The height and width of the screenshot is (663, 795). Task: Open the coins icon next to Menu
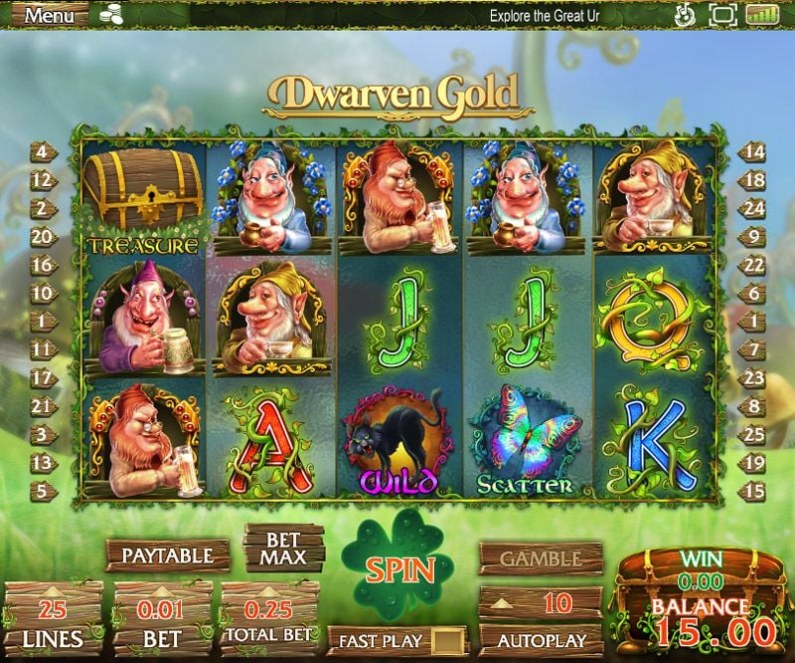[112, 16]
